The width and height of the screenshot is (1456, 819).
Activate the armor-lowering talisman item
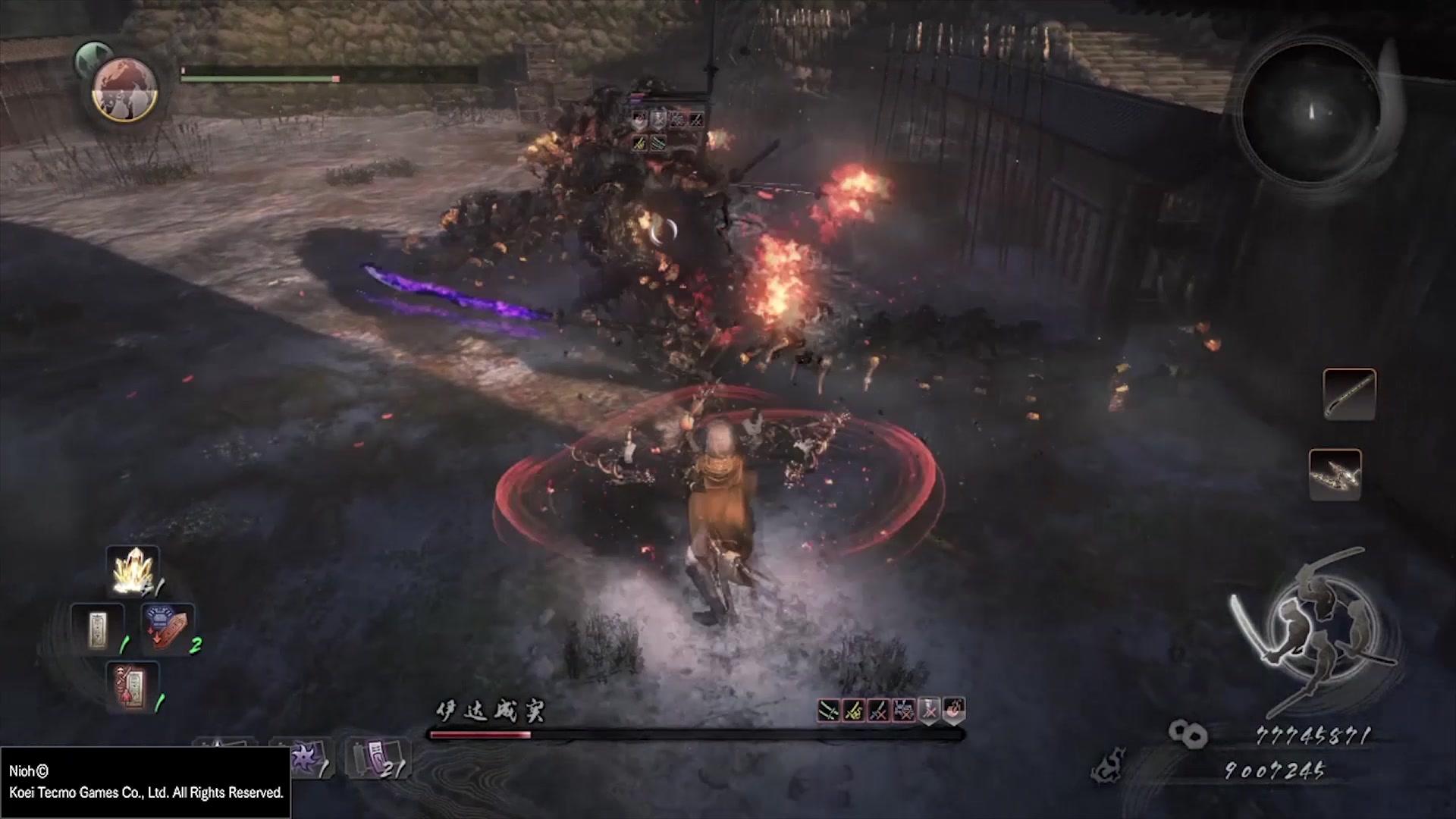[x=168, y=628]
